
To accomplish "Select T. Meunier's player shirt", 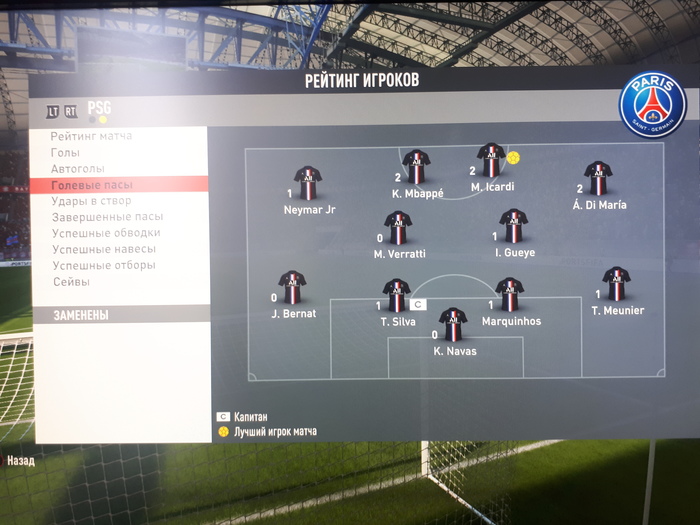I will 616,284.
